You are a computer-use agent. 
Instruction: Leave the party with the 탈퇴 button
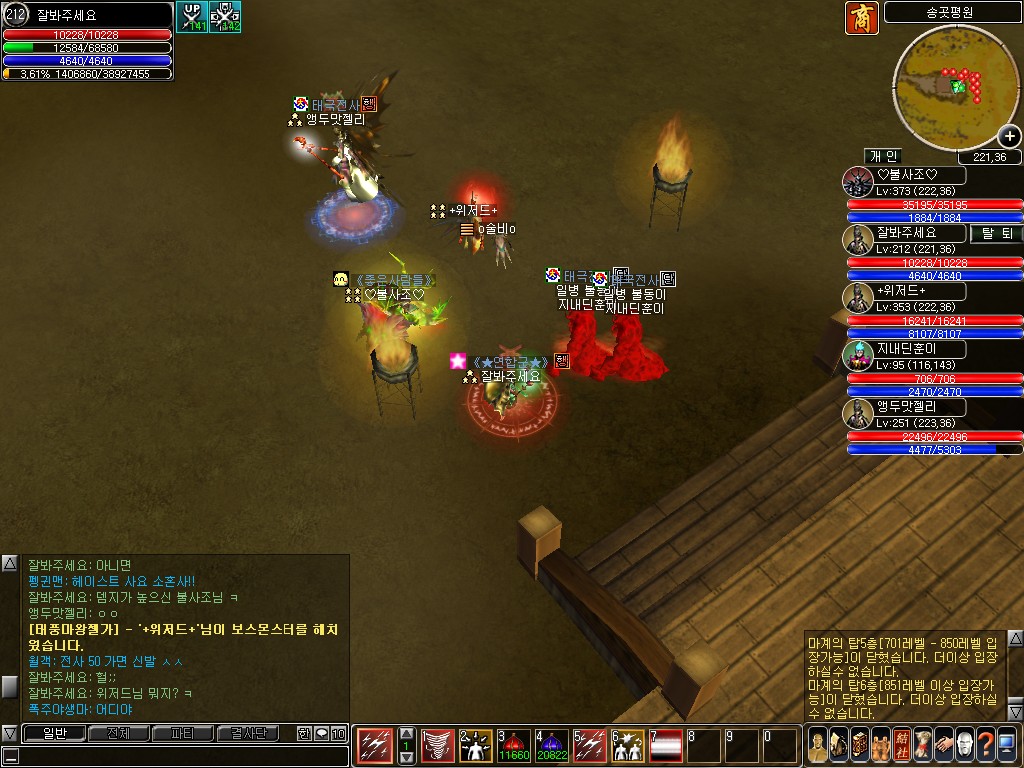997,233
